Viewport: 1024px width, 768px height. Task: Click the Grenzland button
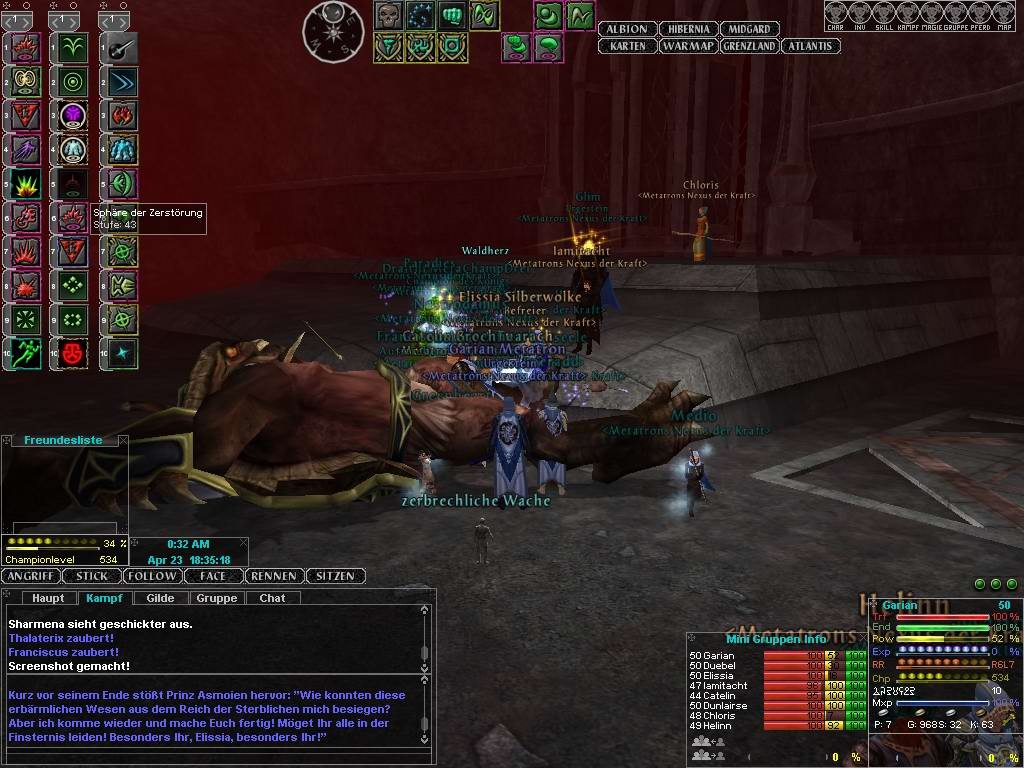[x=748, y=46]
